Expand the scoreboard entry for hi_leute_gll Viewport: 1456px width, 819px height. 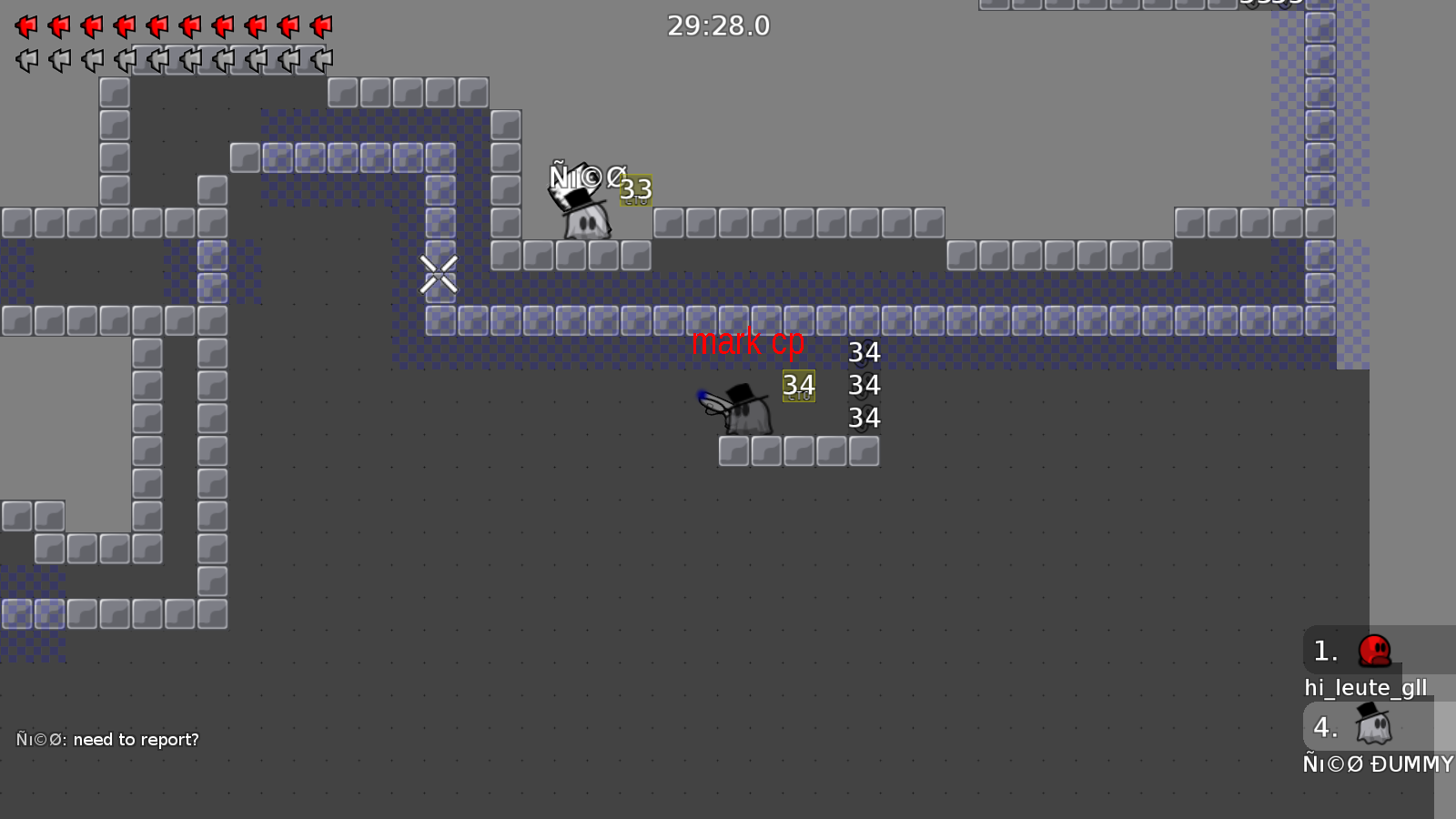[x=1365, y=688]
